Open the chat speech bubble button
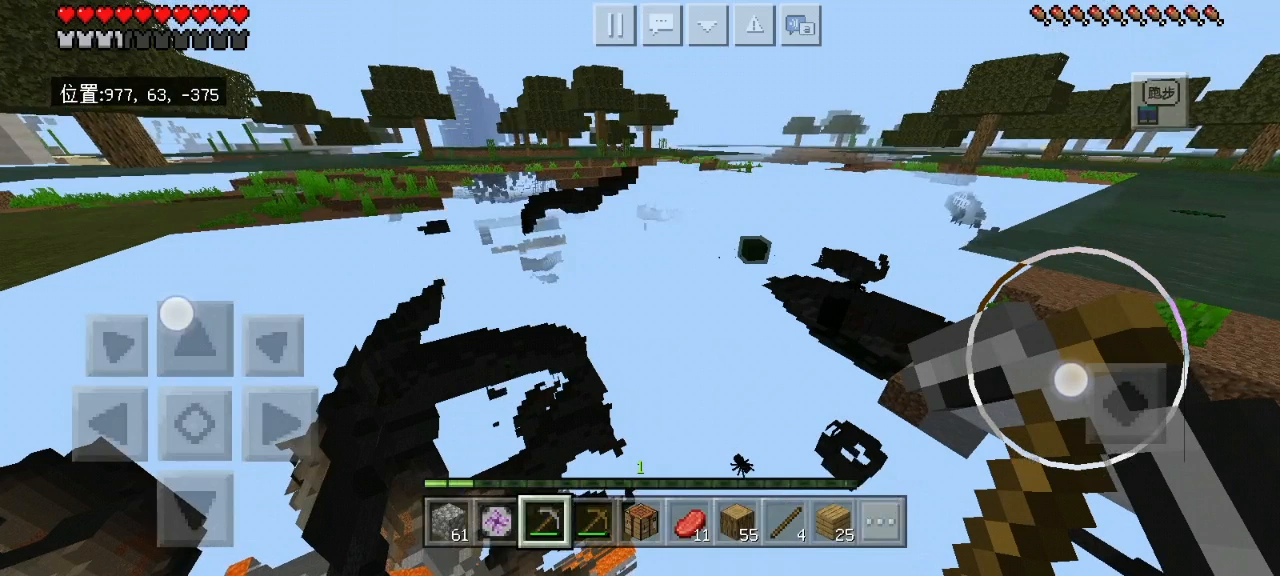The width and height of the screenshot is (1280, 576). tap(661, 25)
